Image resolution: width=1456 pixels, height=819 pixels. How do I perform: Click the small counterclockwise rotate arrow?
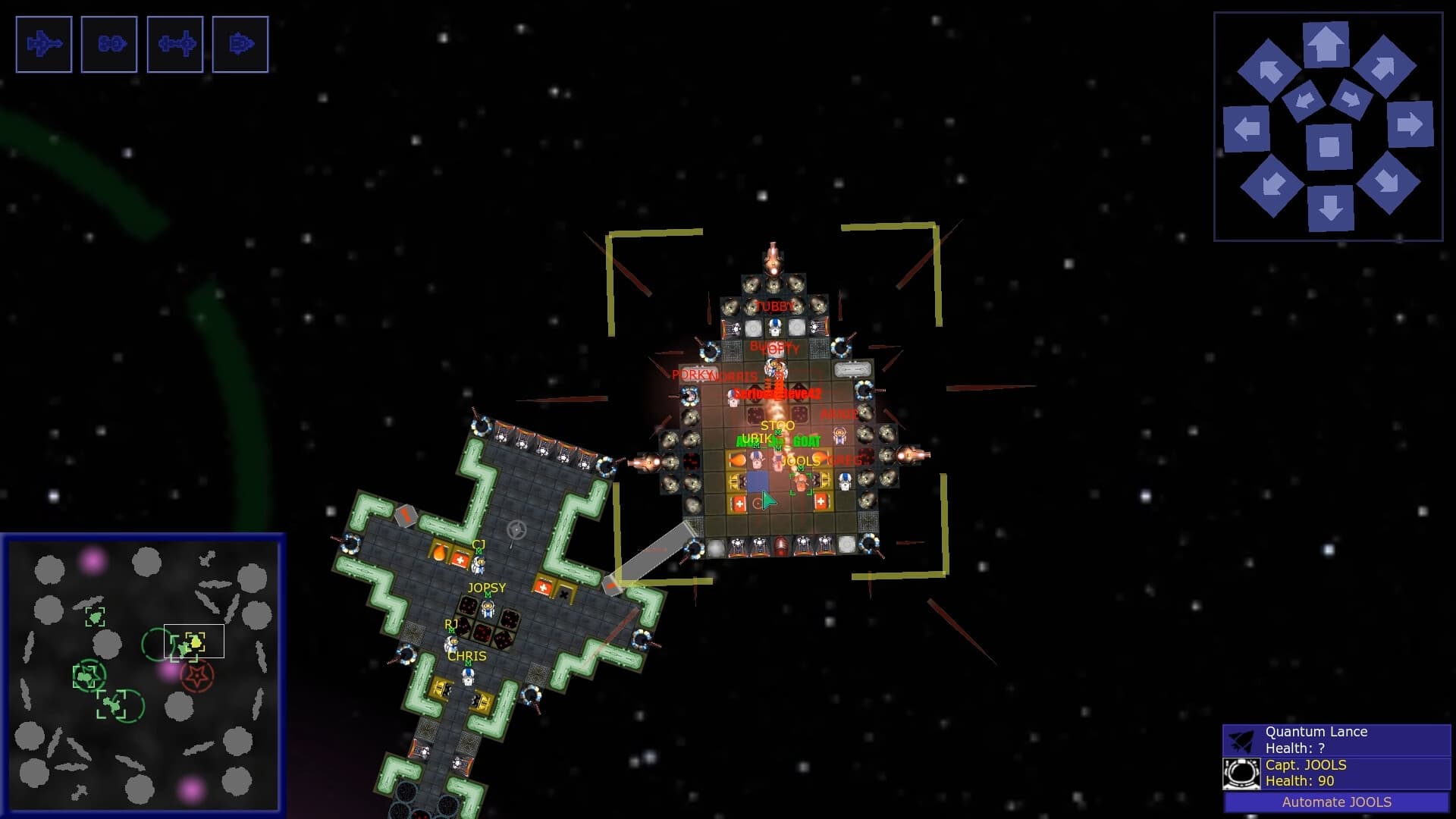coord(1306,101)
